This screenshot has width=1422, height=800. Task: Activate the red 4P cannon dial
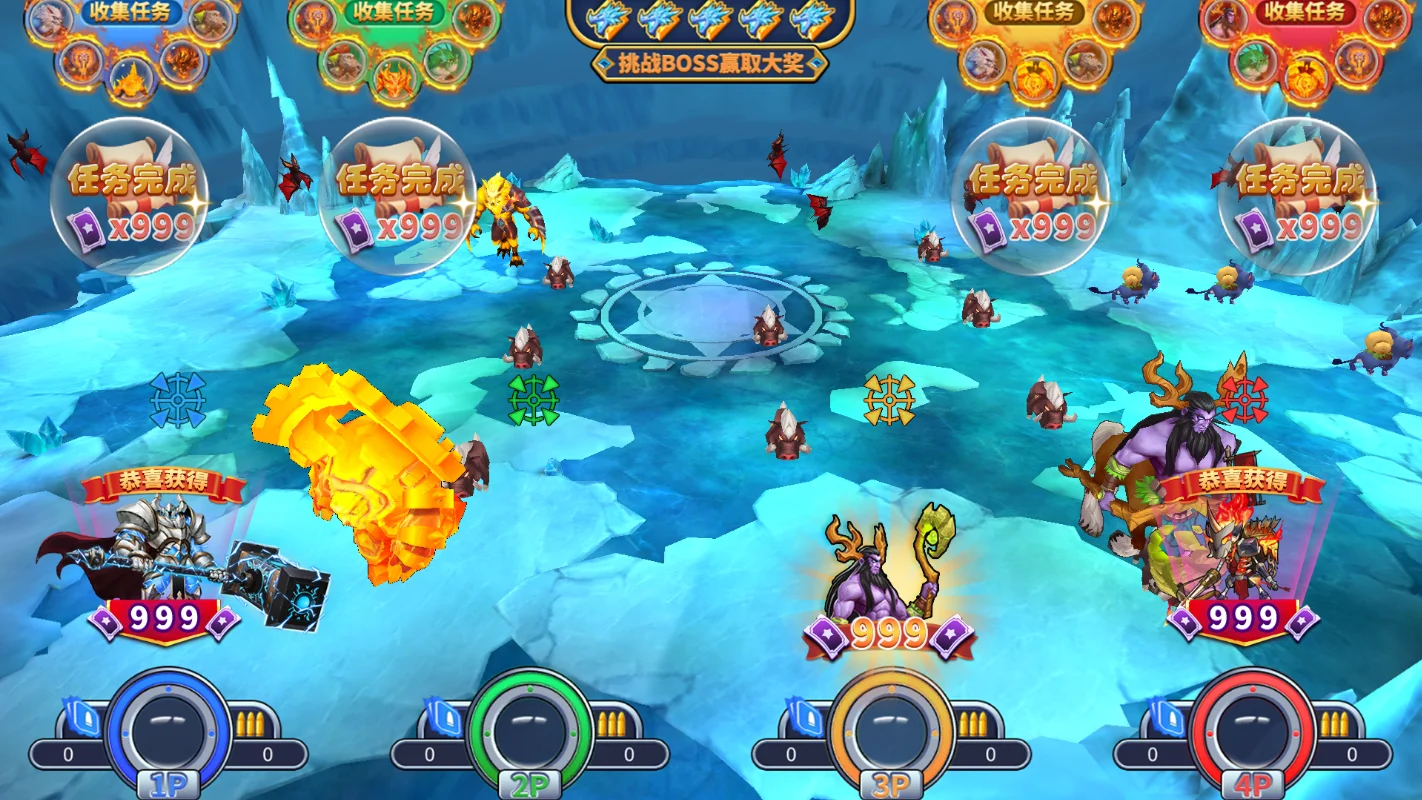click(1252, 728)
